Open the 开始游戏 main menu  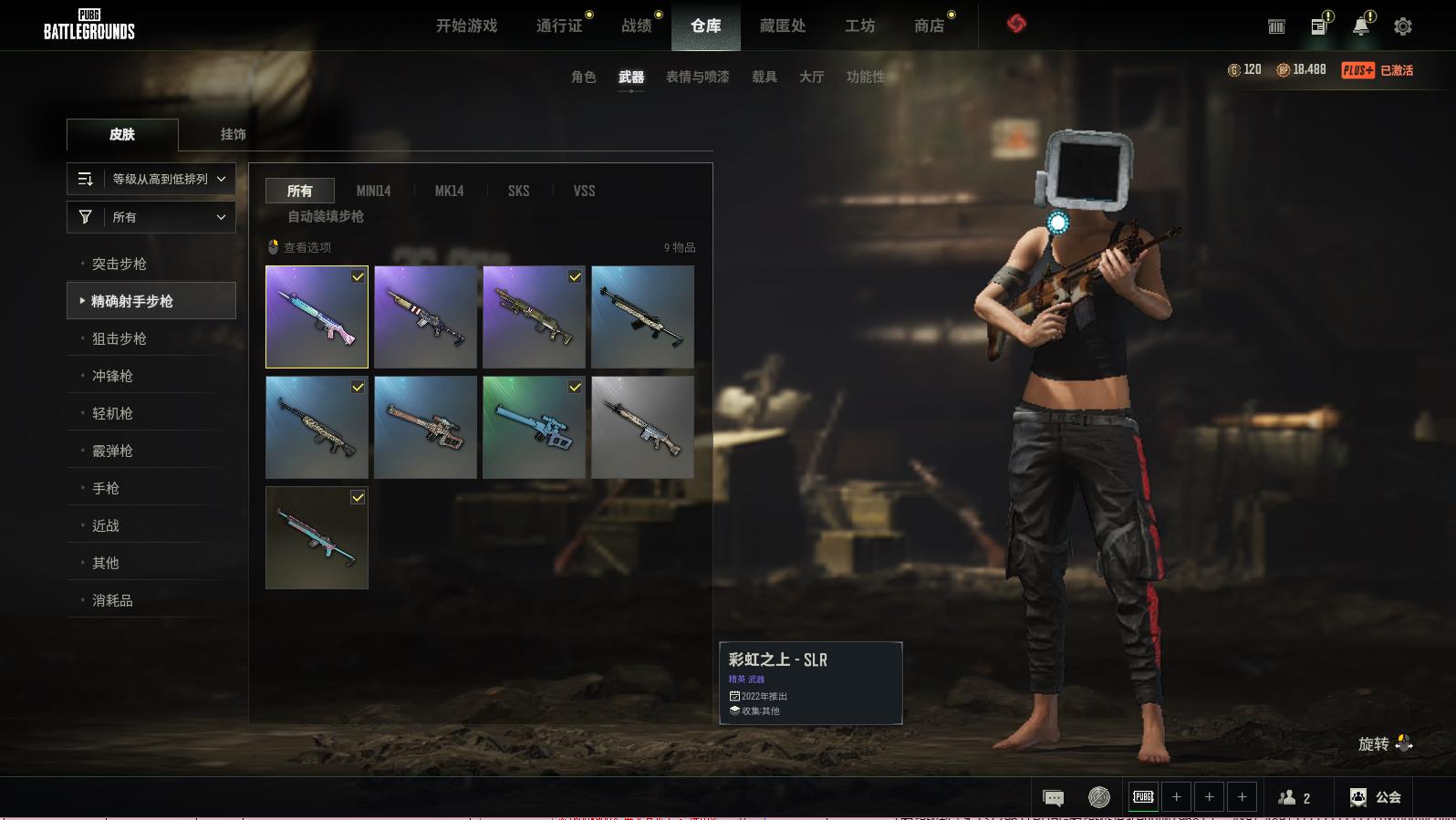point(466,26)
